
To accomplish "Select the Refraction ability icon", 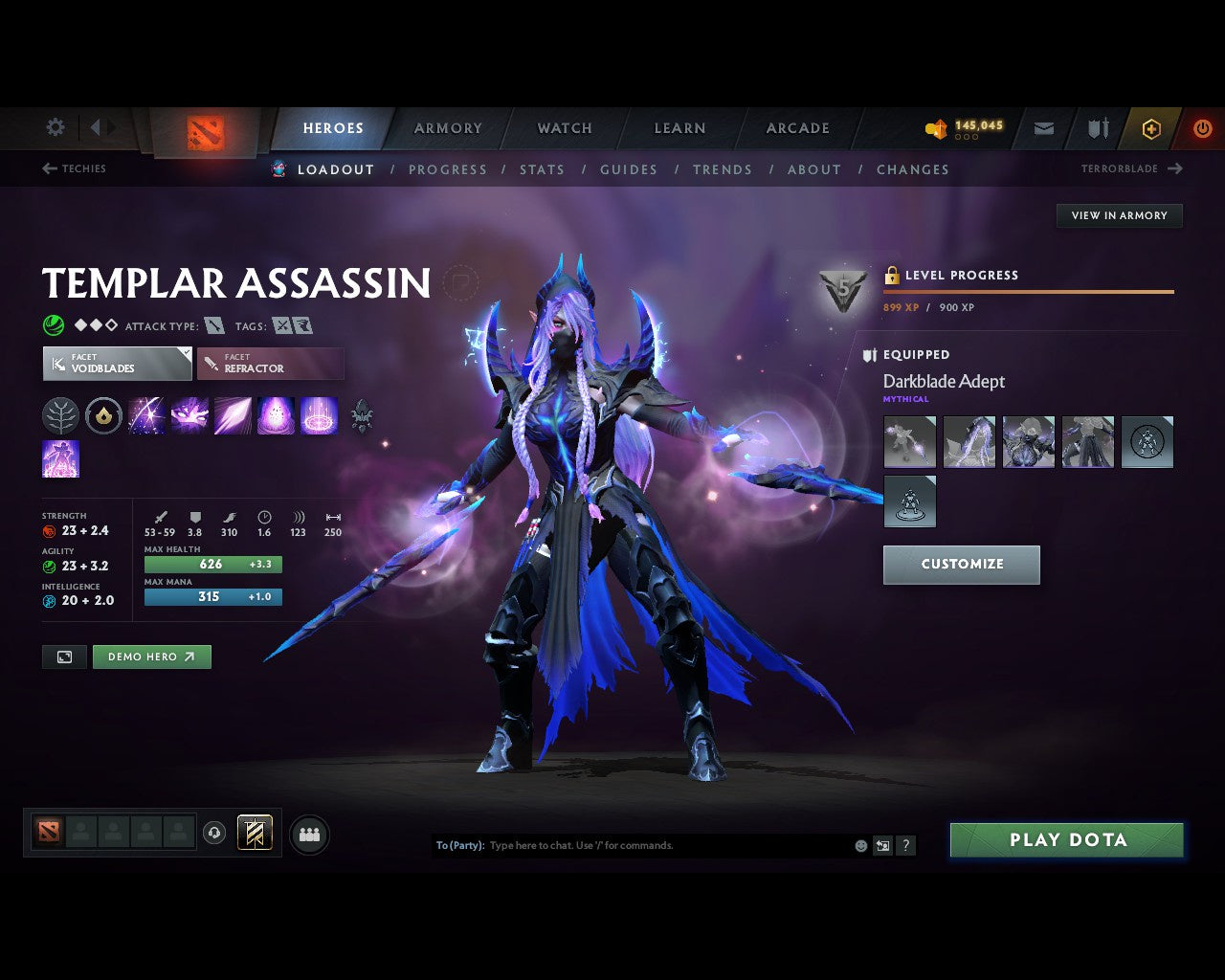I will pos(146,416).
